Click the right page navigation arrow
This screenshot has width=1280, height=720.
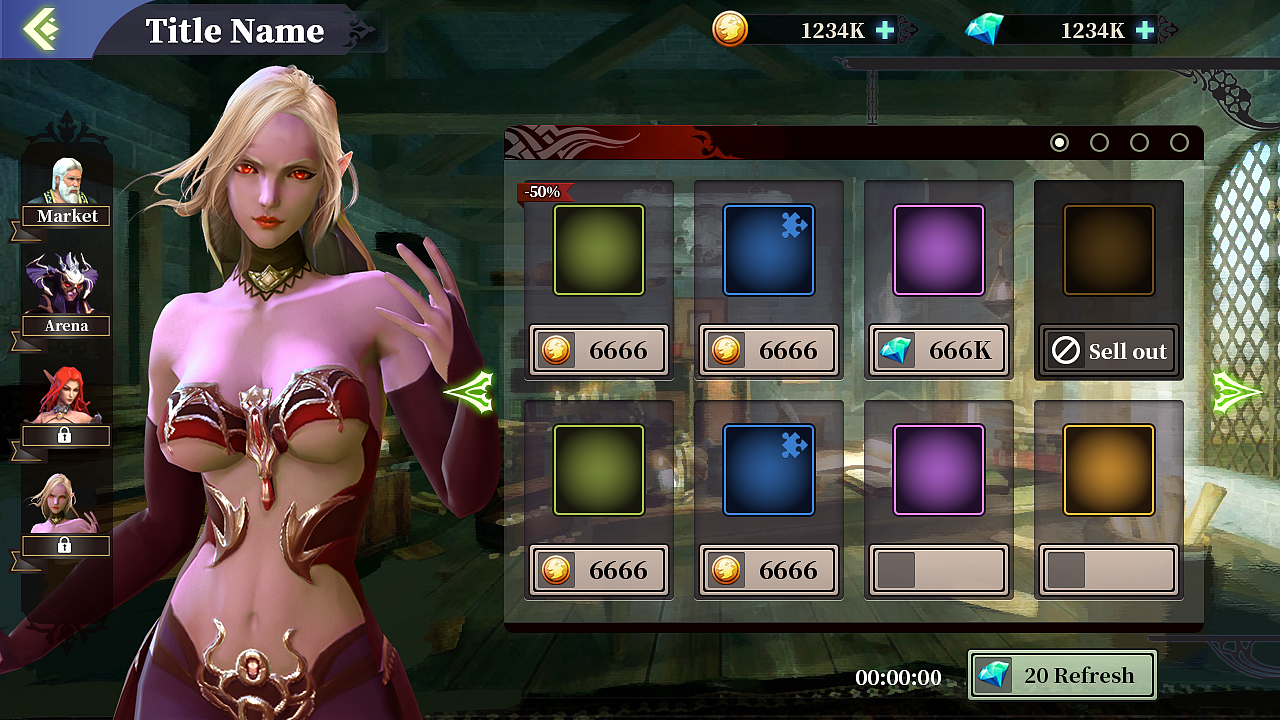click(1237, 393)
